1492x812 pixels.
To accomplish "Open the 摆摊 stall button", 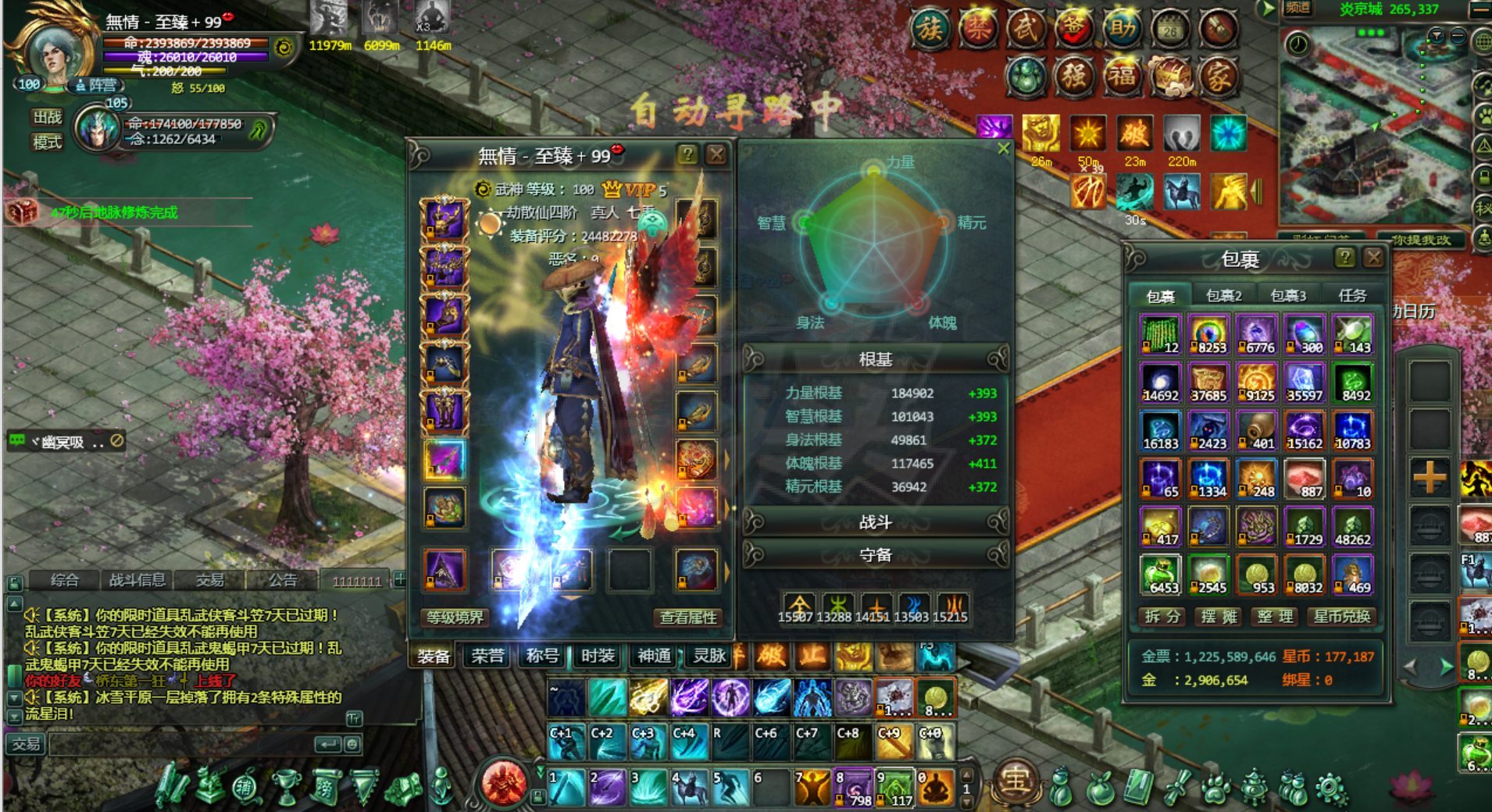I will 1219,617.
